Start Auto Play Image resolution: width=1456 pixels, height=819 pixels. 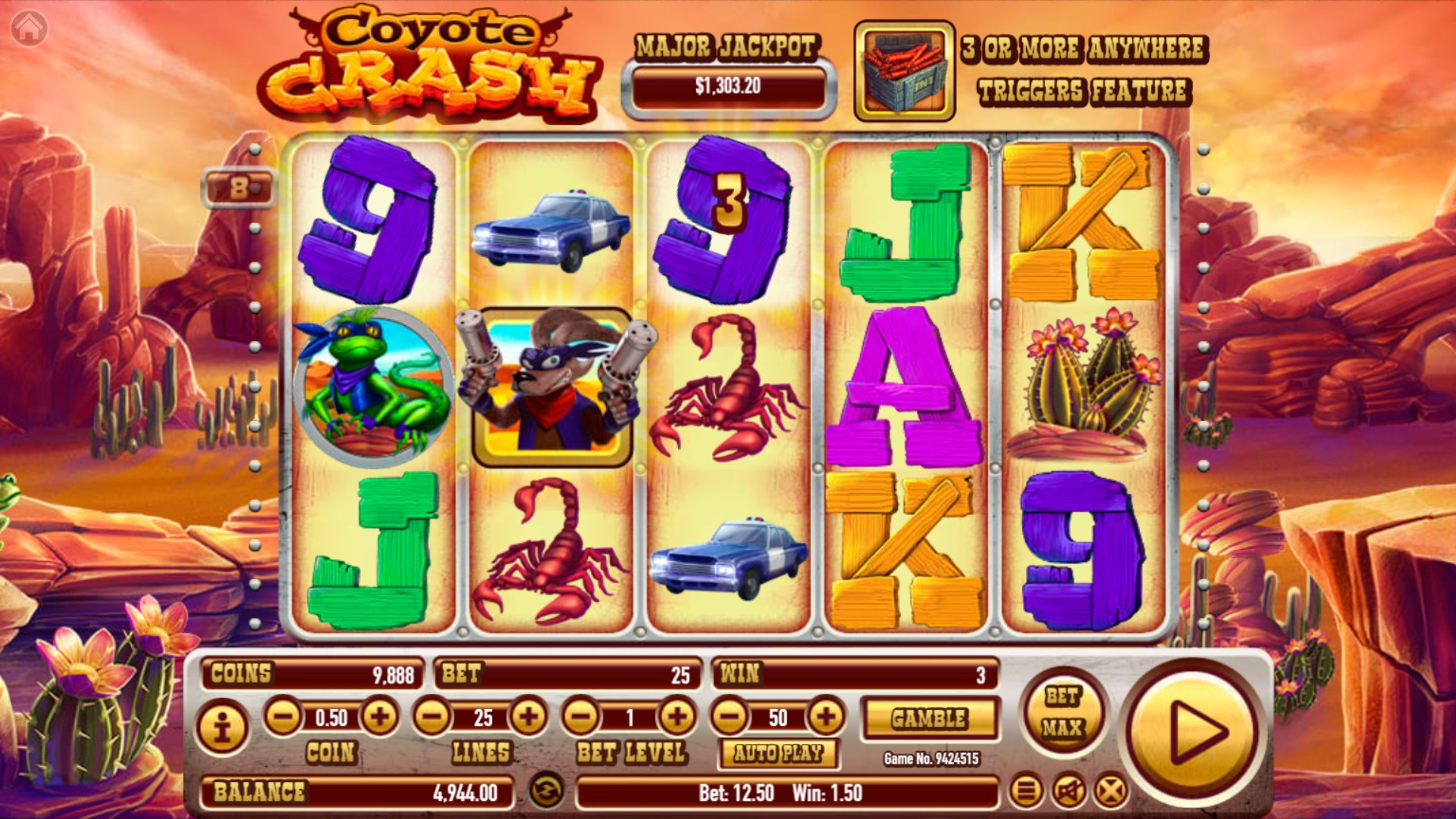[x=778, y=753]
